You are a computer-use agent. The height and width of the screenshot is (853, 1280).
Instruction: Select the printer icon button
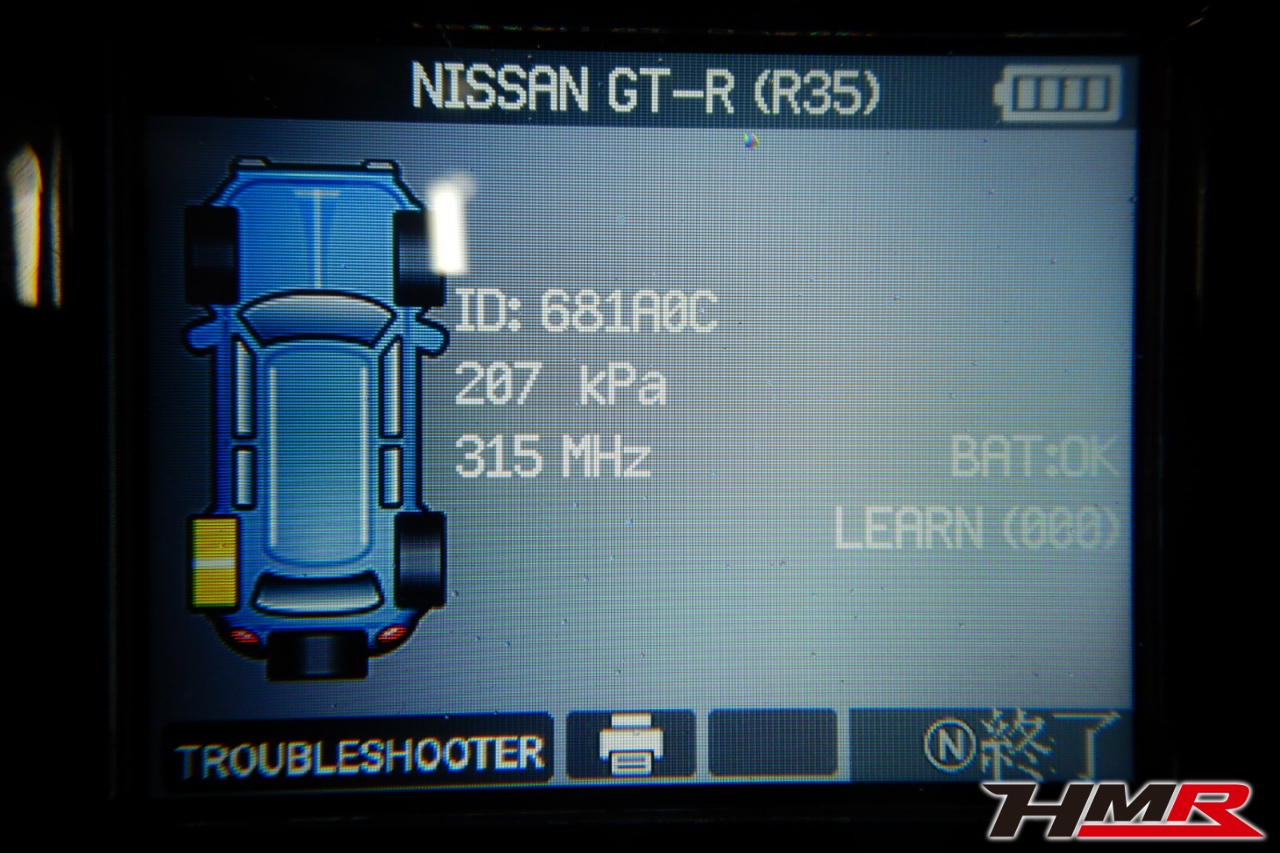pyautogui.click(x=631, y=747)
